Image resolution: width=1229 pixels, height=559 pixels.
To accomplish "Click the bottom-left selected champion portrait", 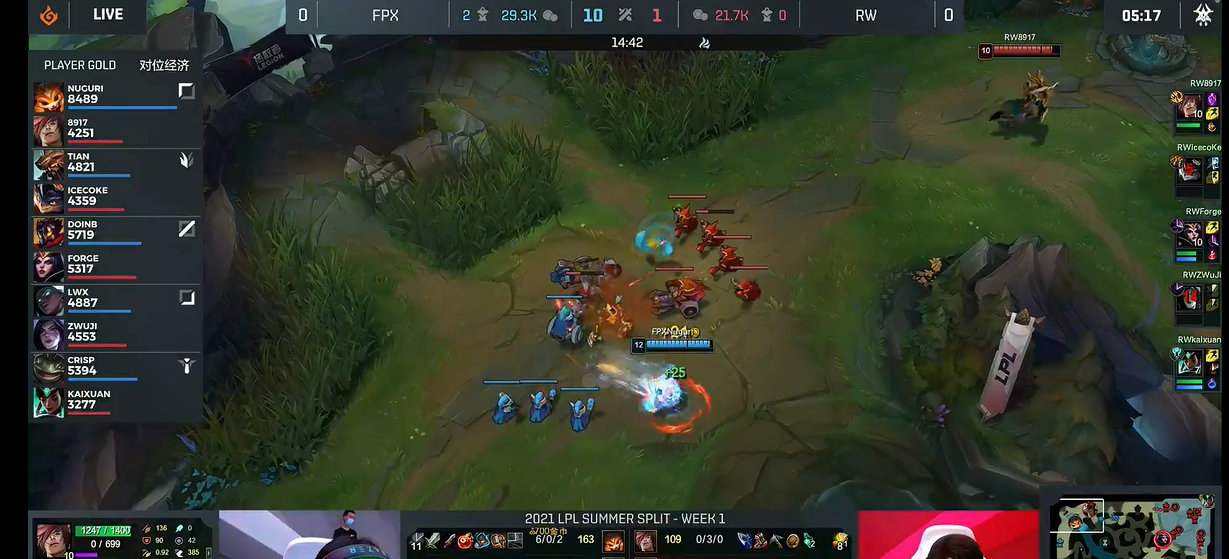I will 51,537.
